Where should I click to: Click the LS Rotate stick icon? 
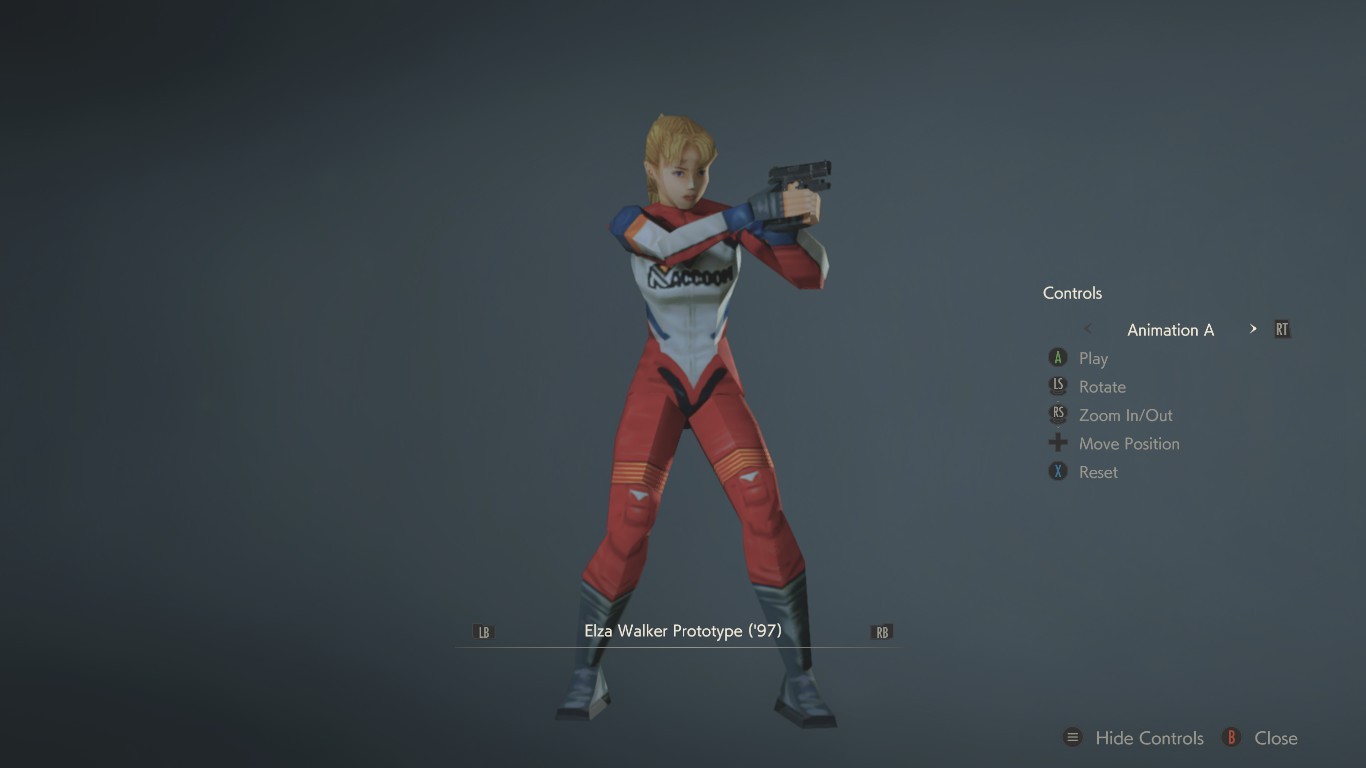[x=1057, y=386]
